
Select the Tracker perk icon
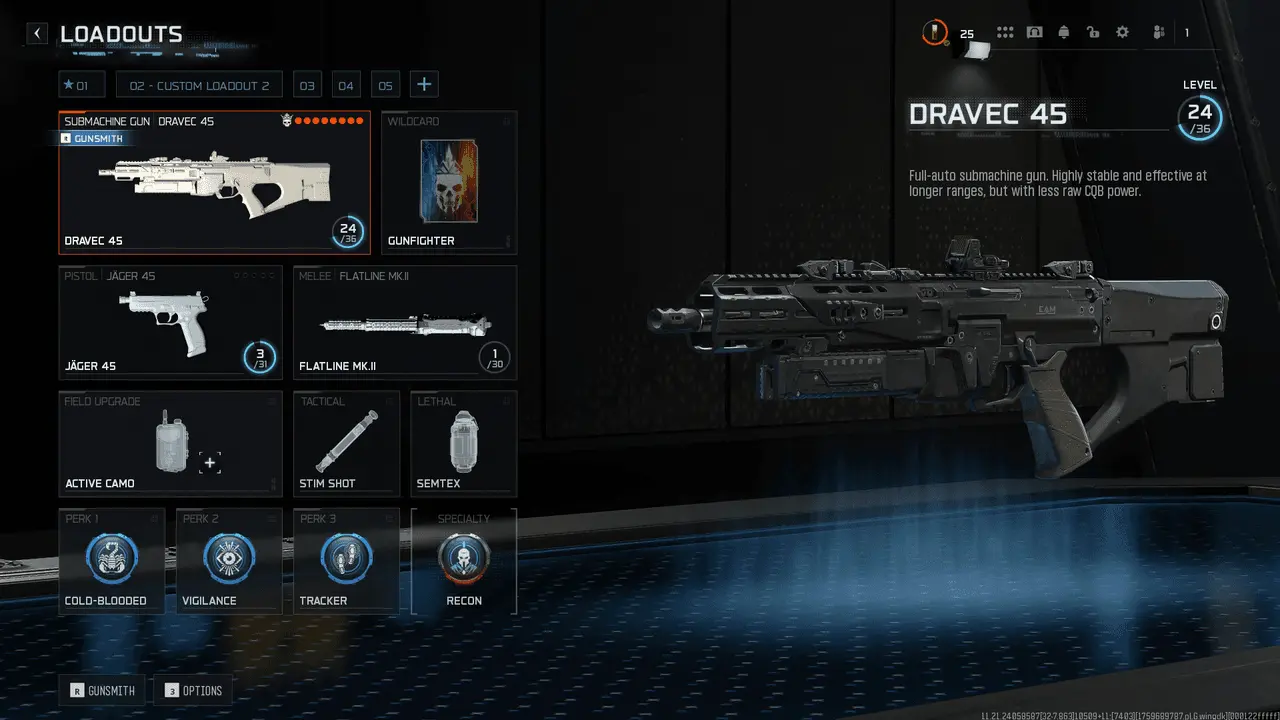pyautogui.click(x=345, y=558)
